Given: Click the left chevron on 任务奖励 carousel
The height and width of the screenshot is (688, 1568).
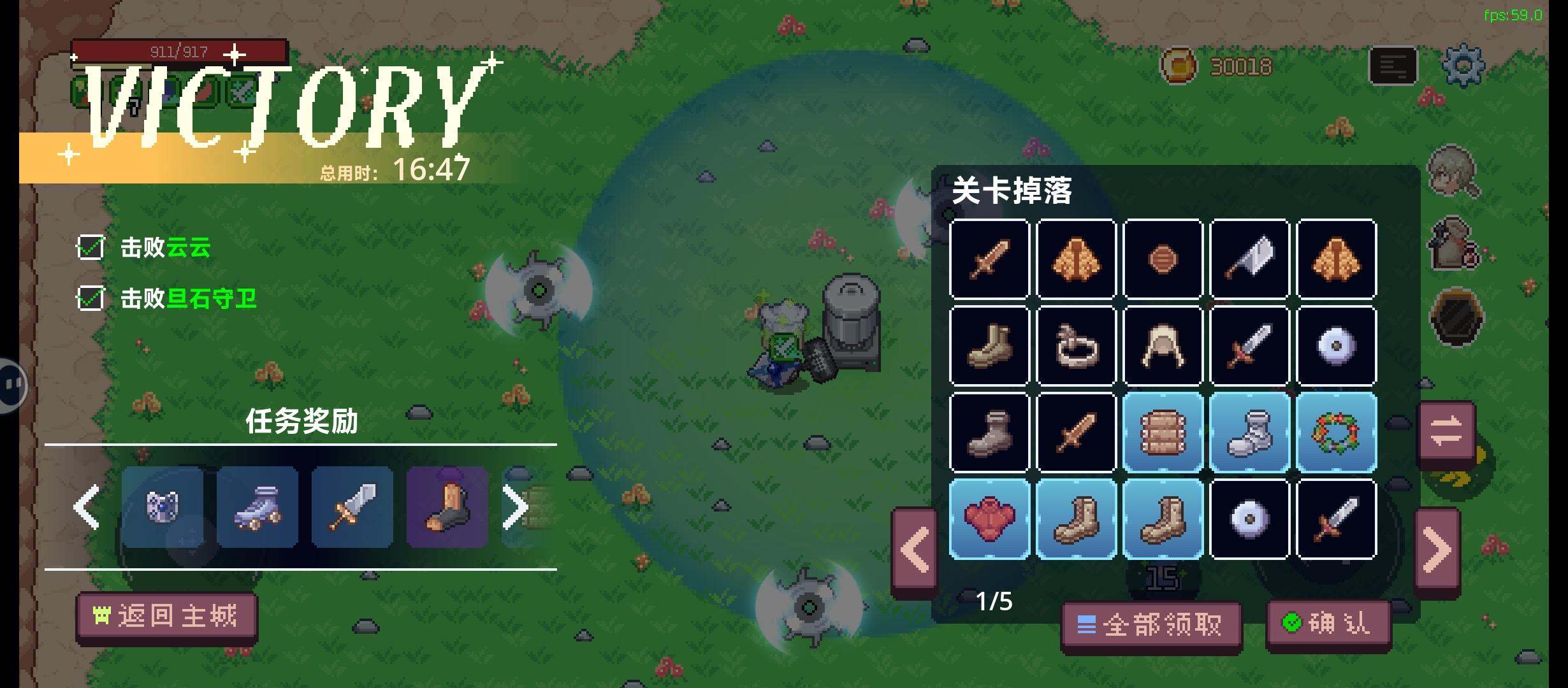Looking at the screenshot, I should click(85, 506).
